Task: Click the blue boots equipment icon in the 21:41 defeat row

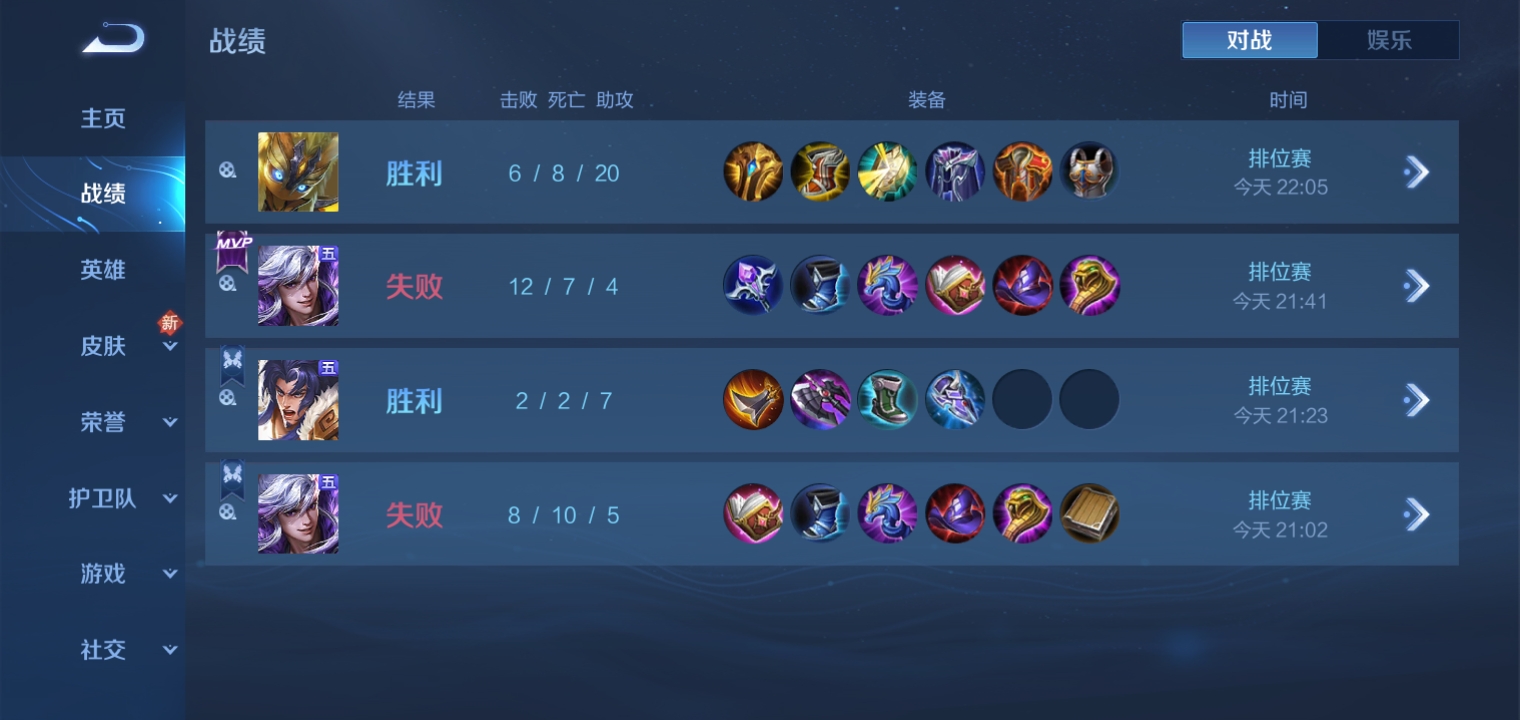Action: coord(821,285)
